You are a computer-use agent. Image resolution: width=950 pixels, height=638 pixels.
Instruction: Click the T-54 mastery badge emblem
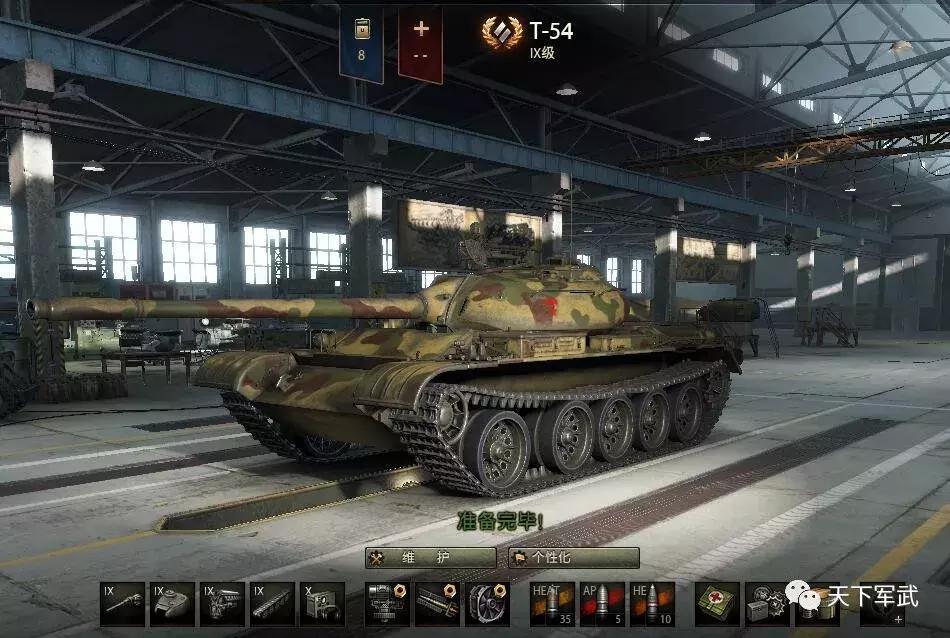click(501, 34)
